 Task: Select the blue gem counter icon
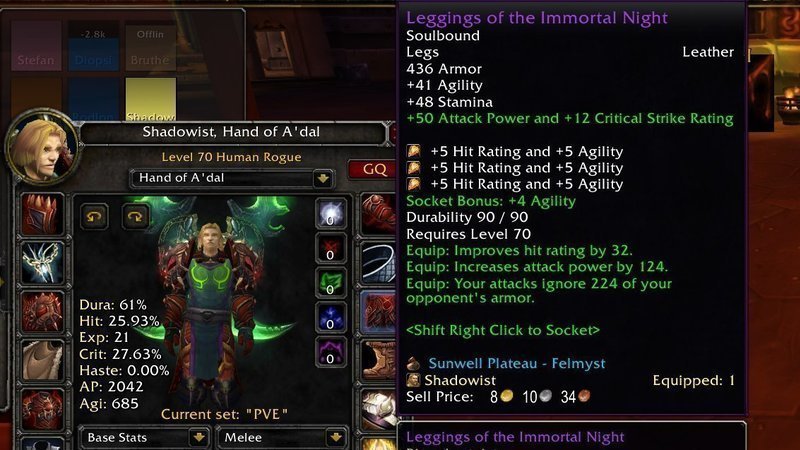(331, 318)
